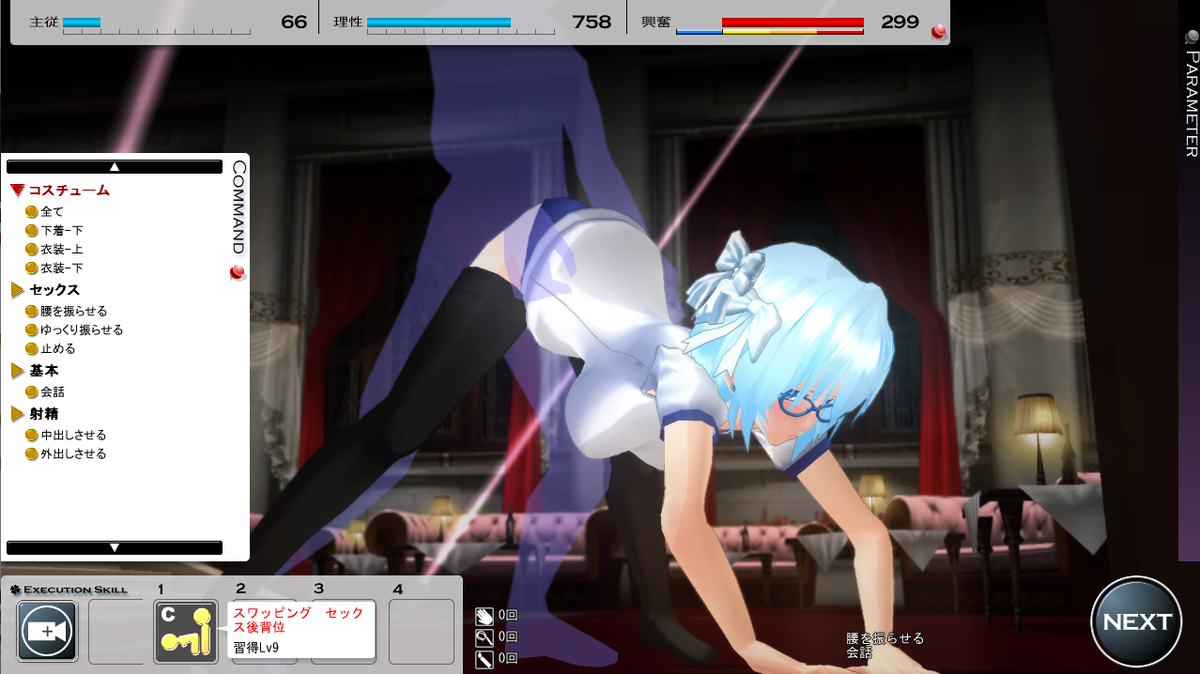Click the up arrow bar above the command list
The height and width of the screenshot is (674, 1200).
click(x=114, y=167)
